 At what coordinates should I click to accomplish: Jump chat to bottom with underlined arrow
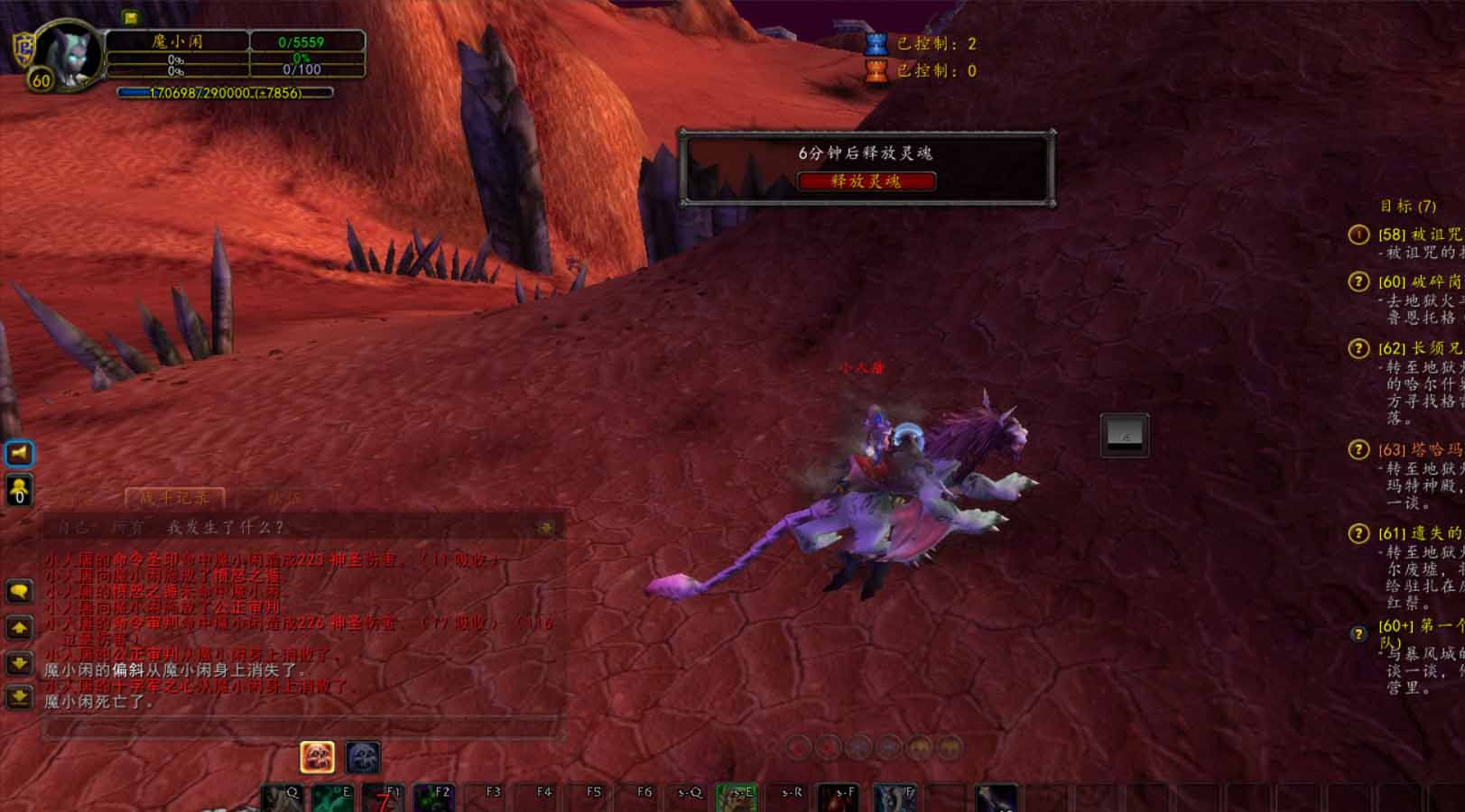(20, 697)
